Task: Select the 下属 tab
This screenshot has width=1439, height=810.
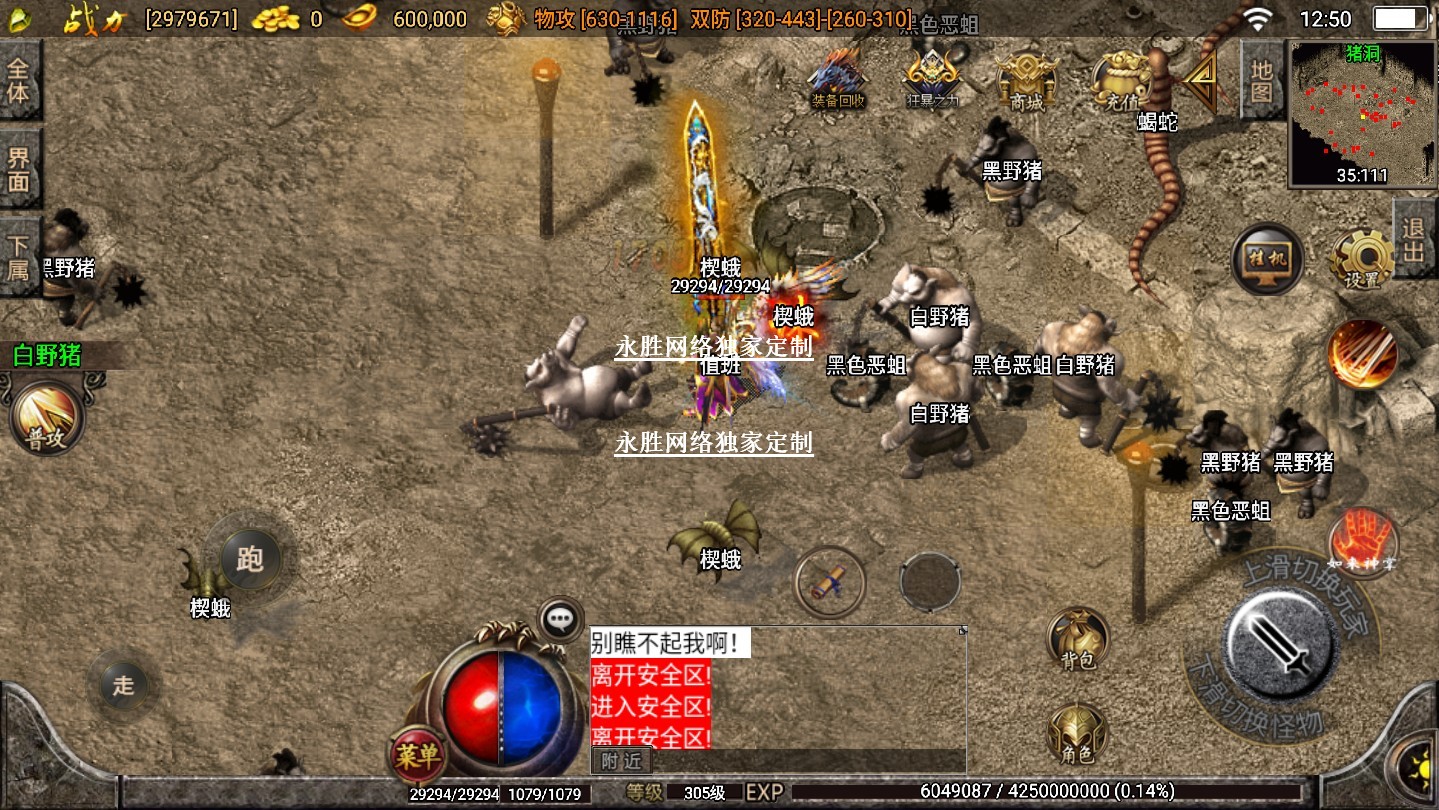Action: tap(19, 257)
